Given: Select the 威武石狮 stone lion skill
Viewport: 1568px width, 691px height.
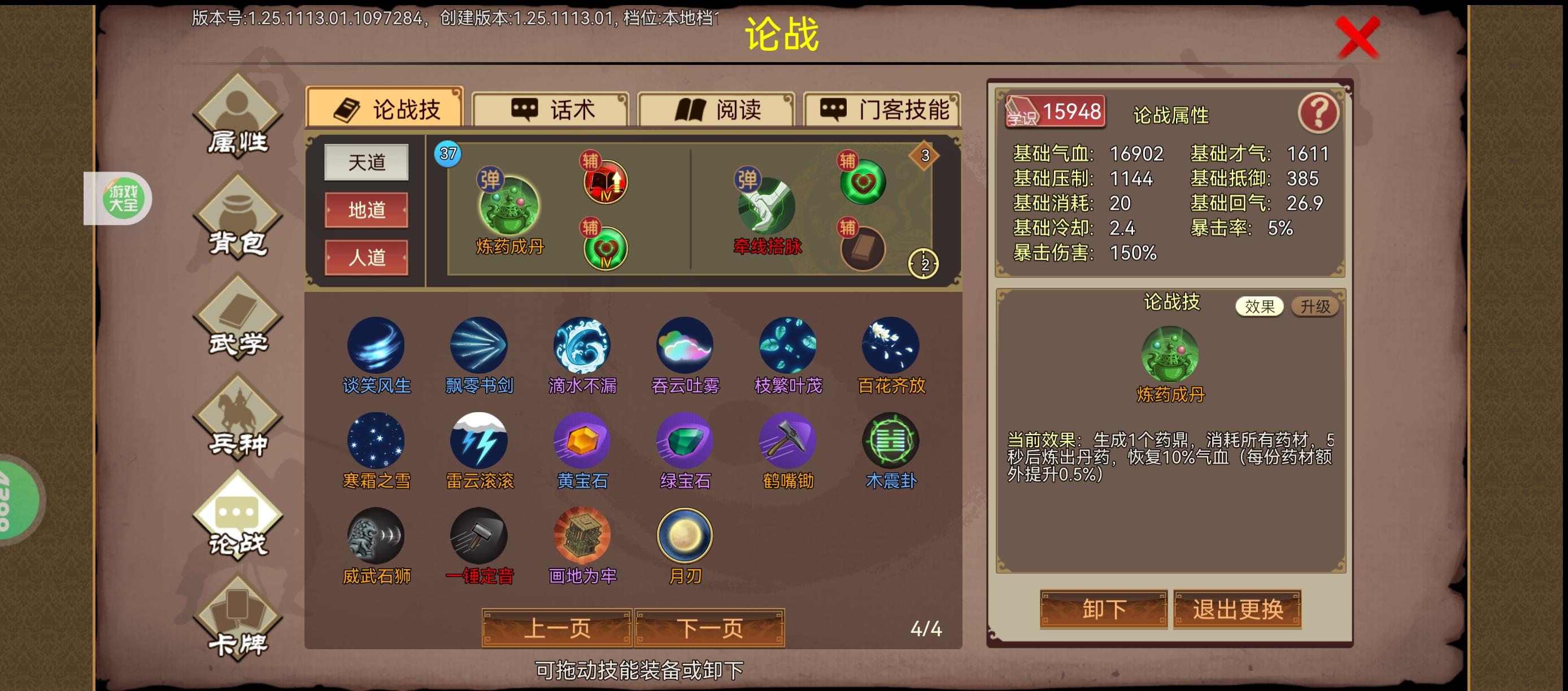Looking at the screenshot, I should point(376,535).
